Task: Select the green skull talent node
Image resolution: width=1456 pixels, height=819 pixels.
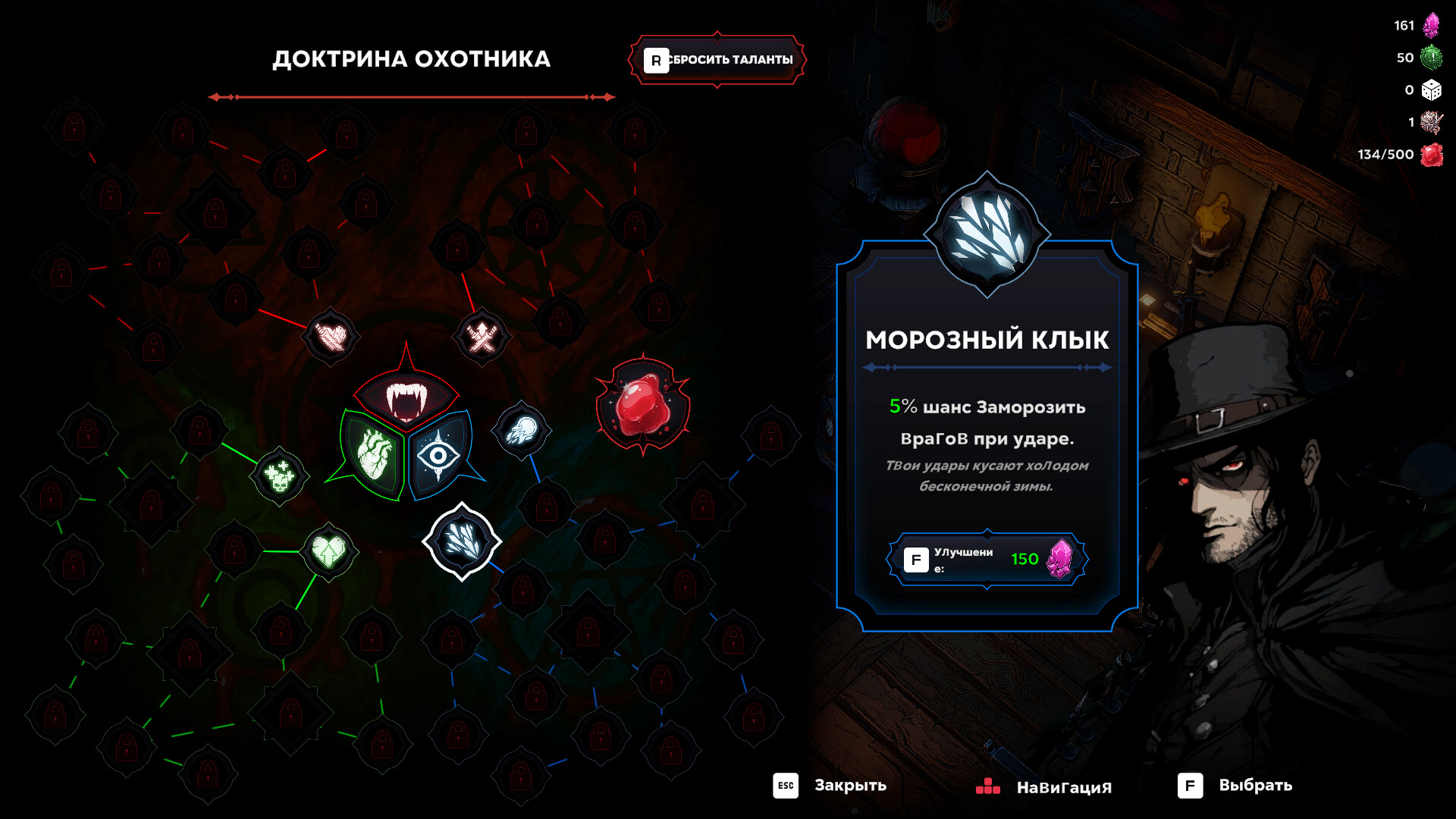Action: (279, 476)
